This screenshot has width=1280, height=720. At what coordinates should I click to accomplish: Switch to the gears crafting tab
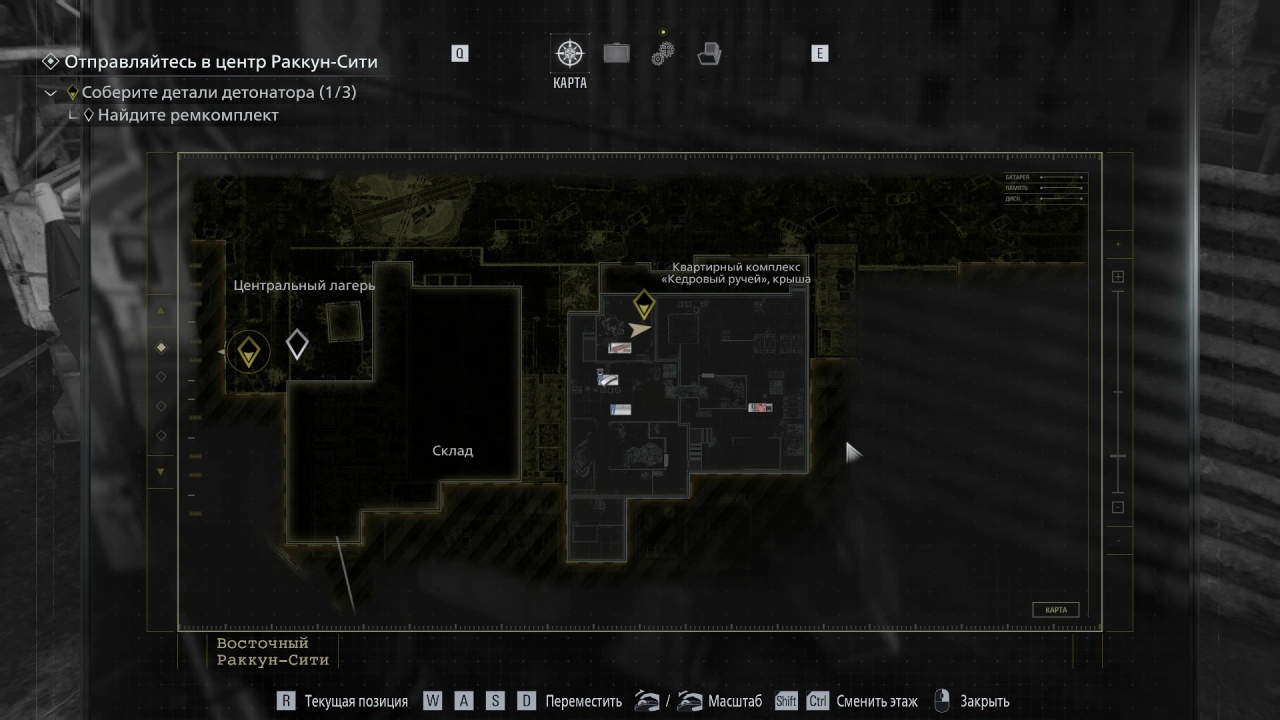(x=662, y=53)
